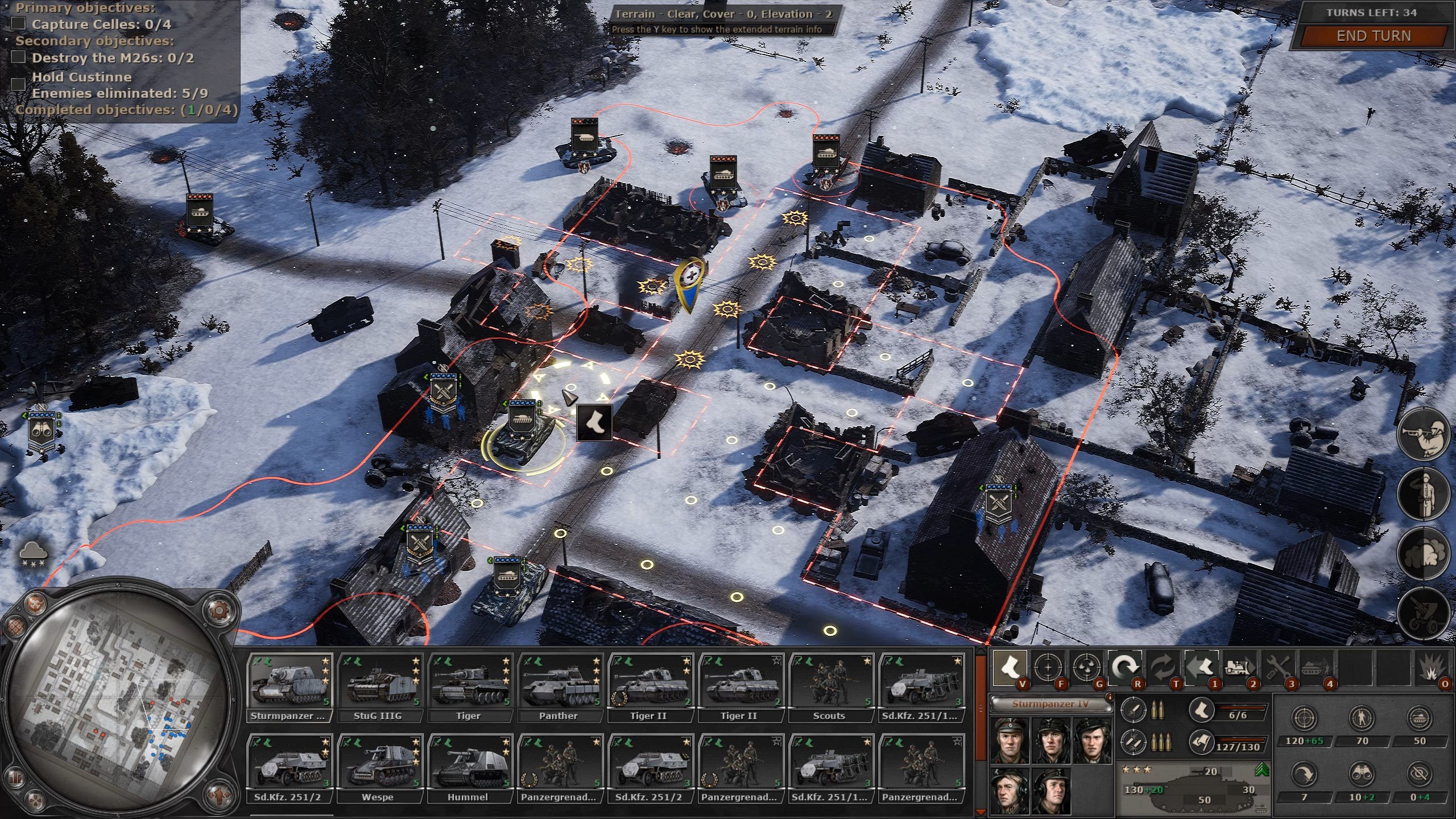Screen dimensions: 1456x819
Task: Use the wrench and screwdriver repair action
Action: [1278, 667]
